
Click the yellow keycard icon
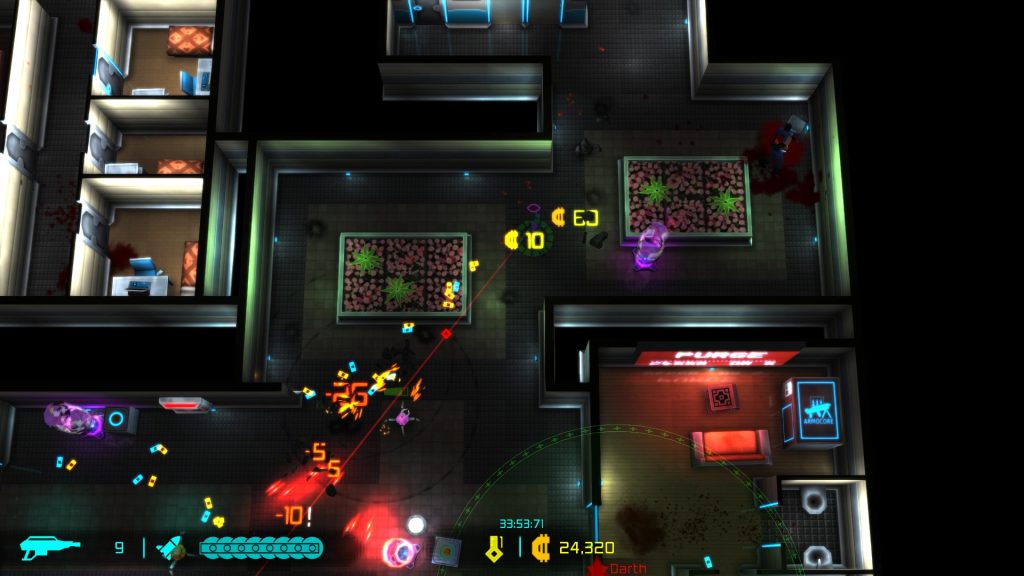pyautogui.click(x=494, y=548)
